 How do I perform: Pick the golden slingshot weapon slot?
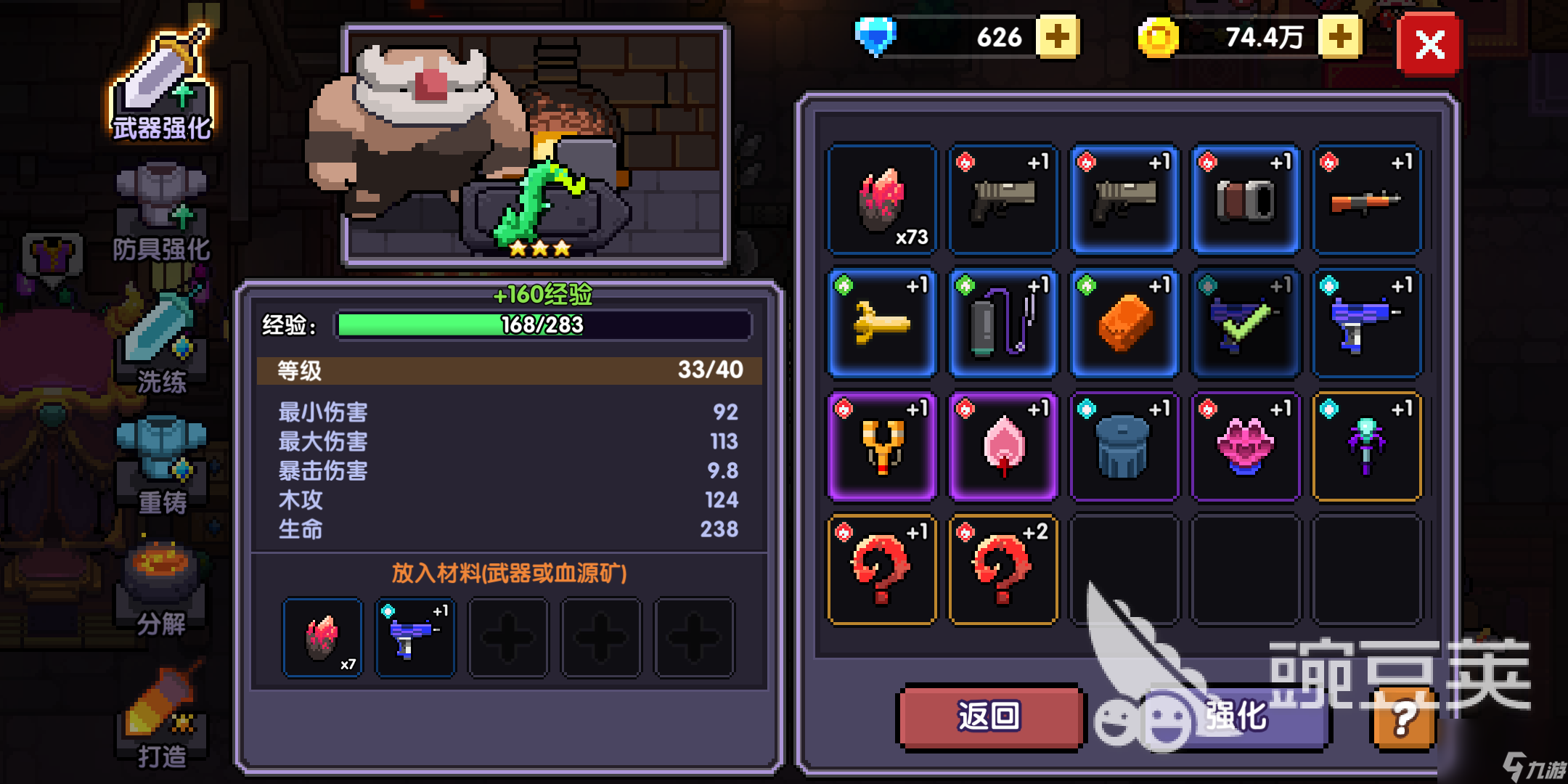pyautogui.click(x=882, y=447)
